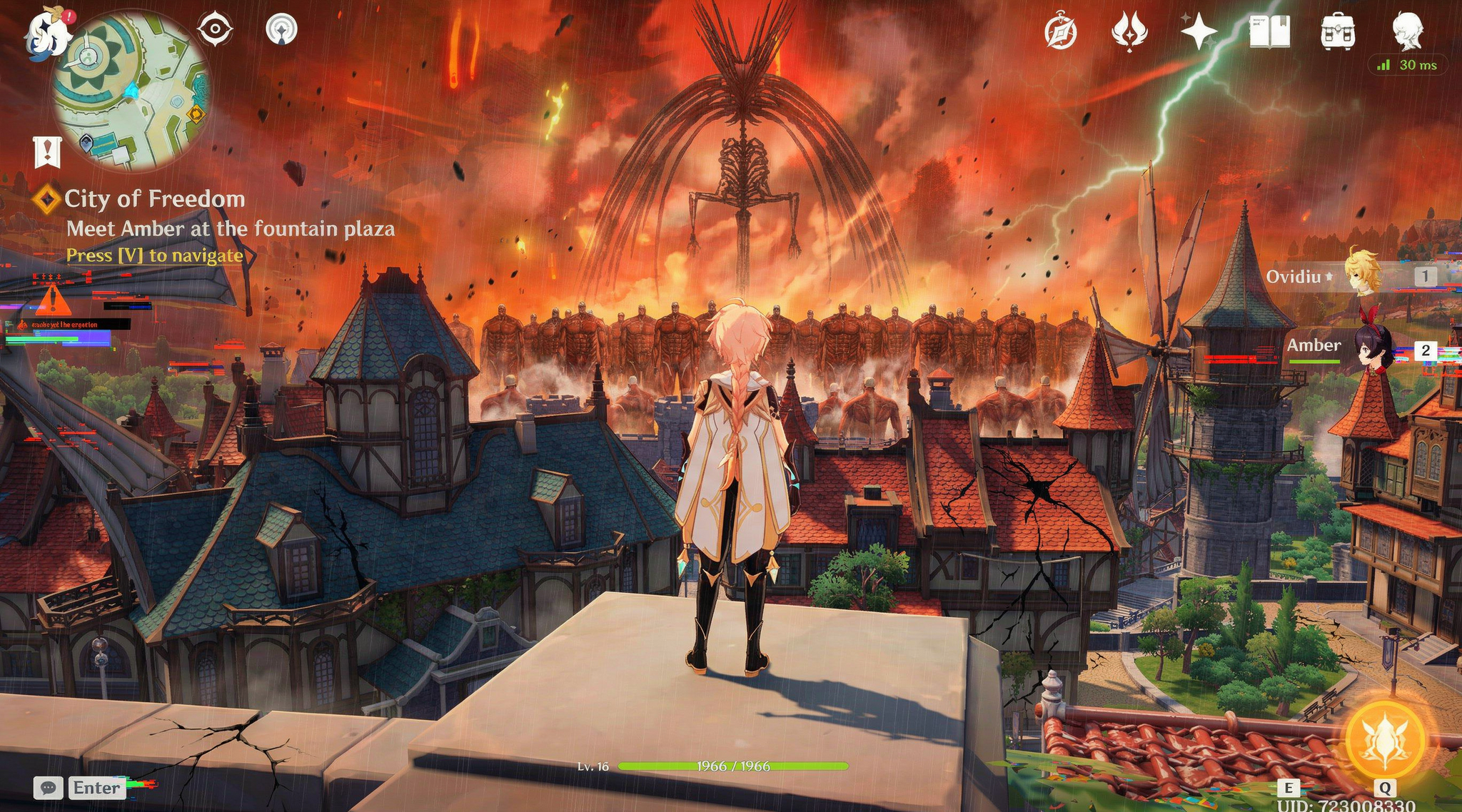
Task: Switch to party member Ovidiu
Action: click(1362, 276)
